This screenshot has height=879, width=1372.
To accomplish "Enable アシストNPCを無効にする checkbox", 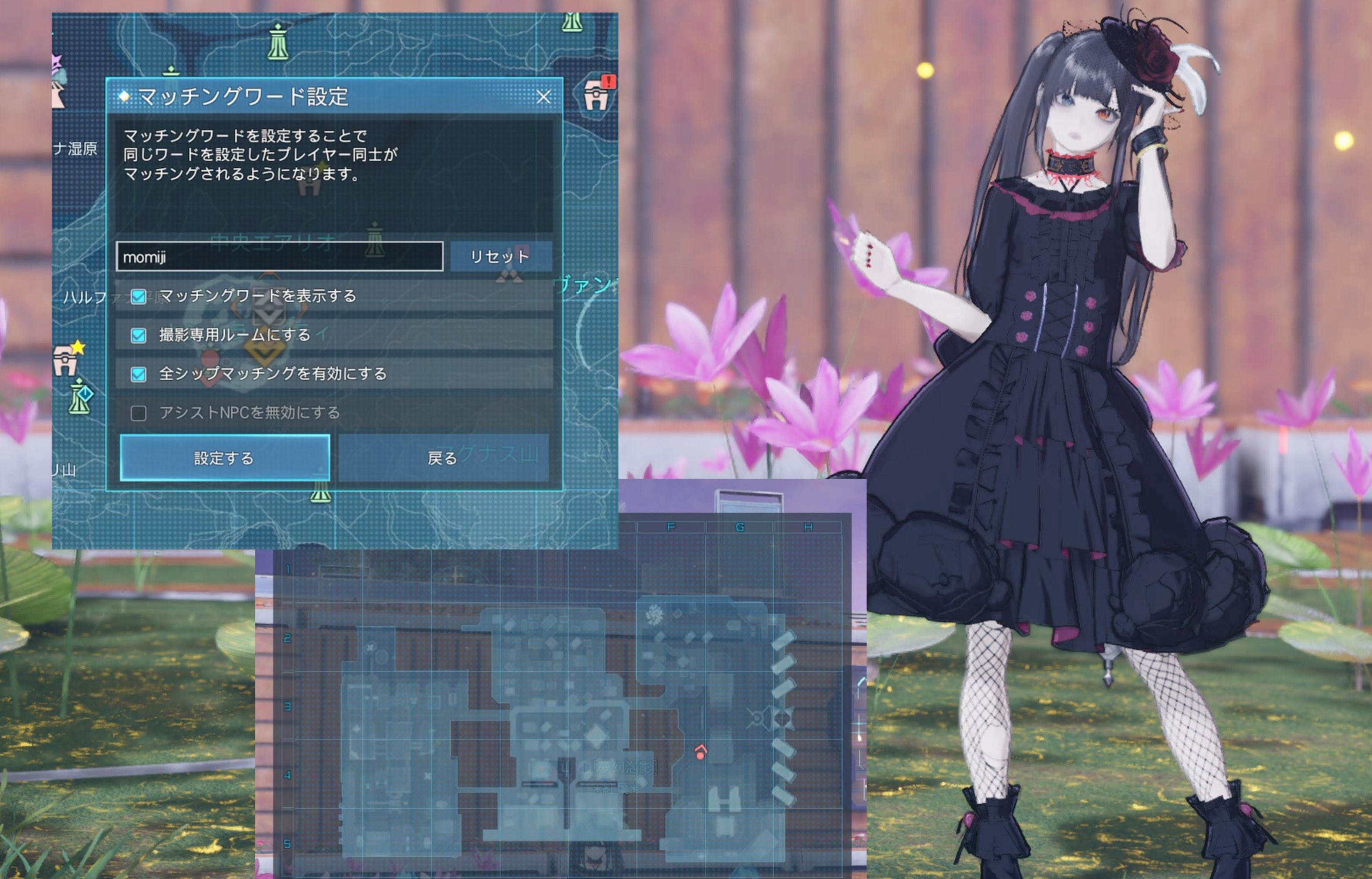I will coord(138,413).
